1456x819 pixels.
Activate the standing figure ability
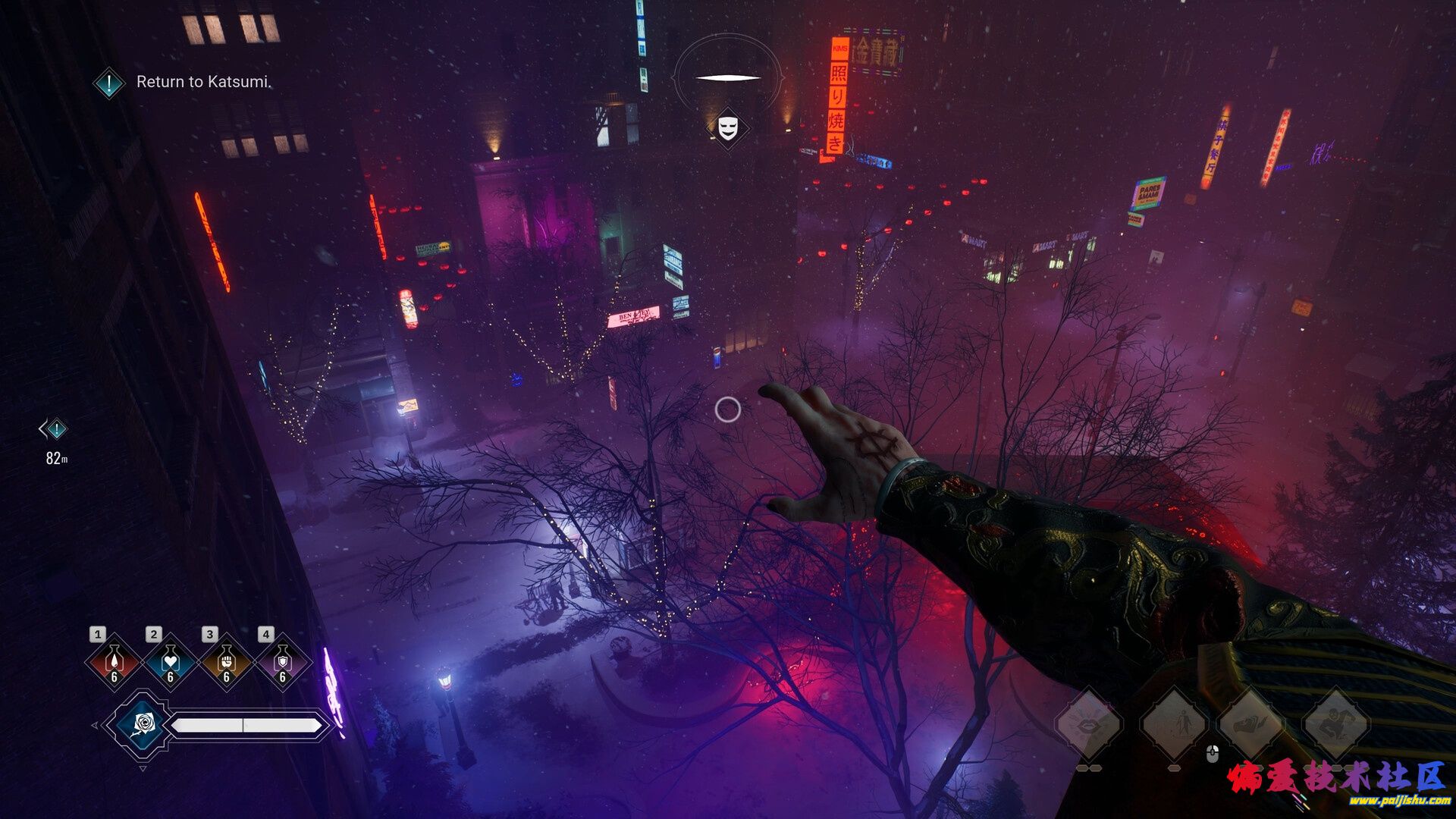click(1174, 724)
